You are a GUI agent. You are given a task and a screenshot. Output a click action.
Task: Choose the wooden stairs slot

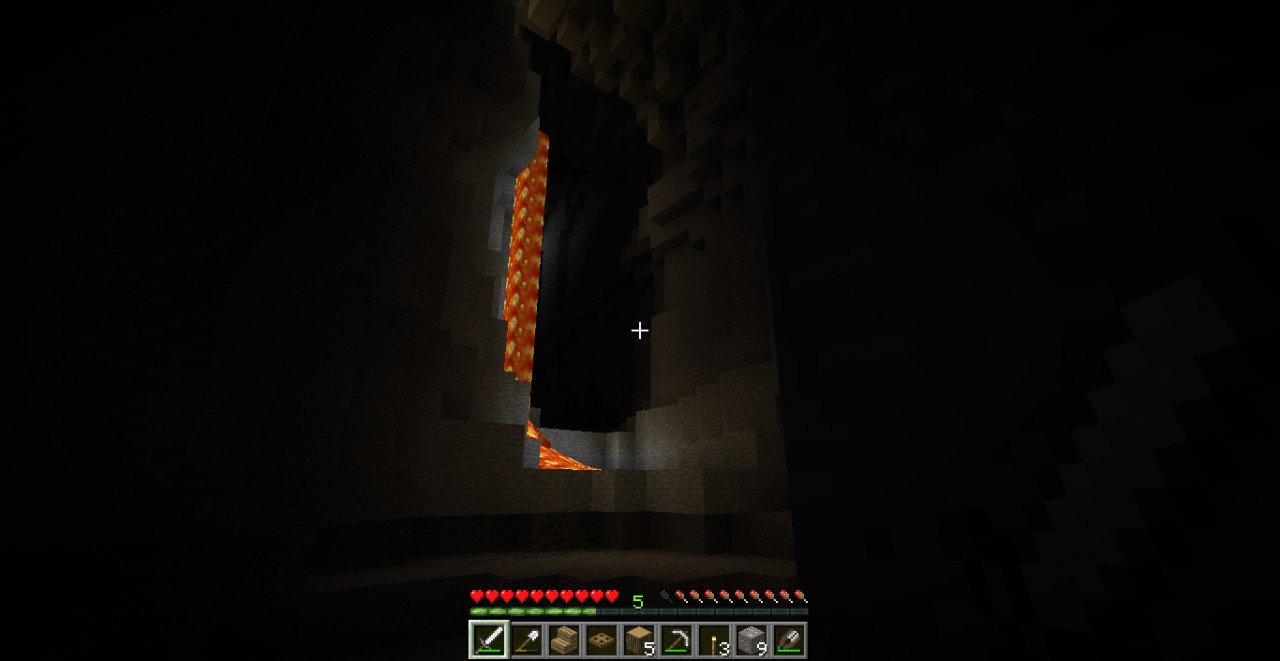point(564,640)
